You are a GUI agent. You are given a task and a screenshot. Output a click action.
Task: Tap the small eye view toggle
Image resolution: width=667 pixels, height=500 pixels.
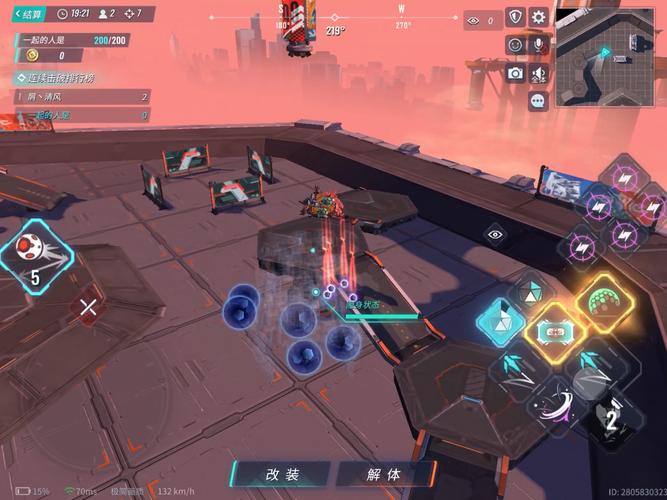[x=495, y=233]
